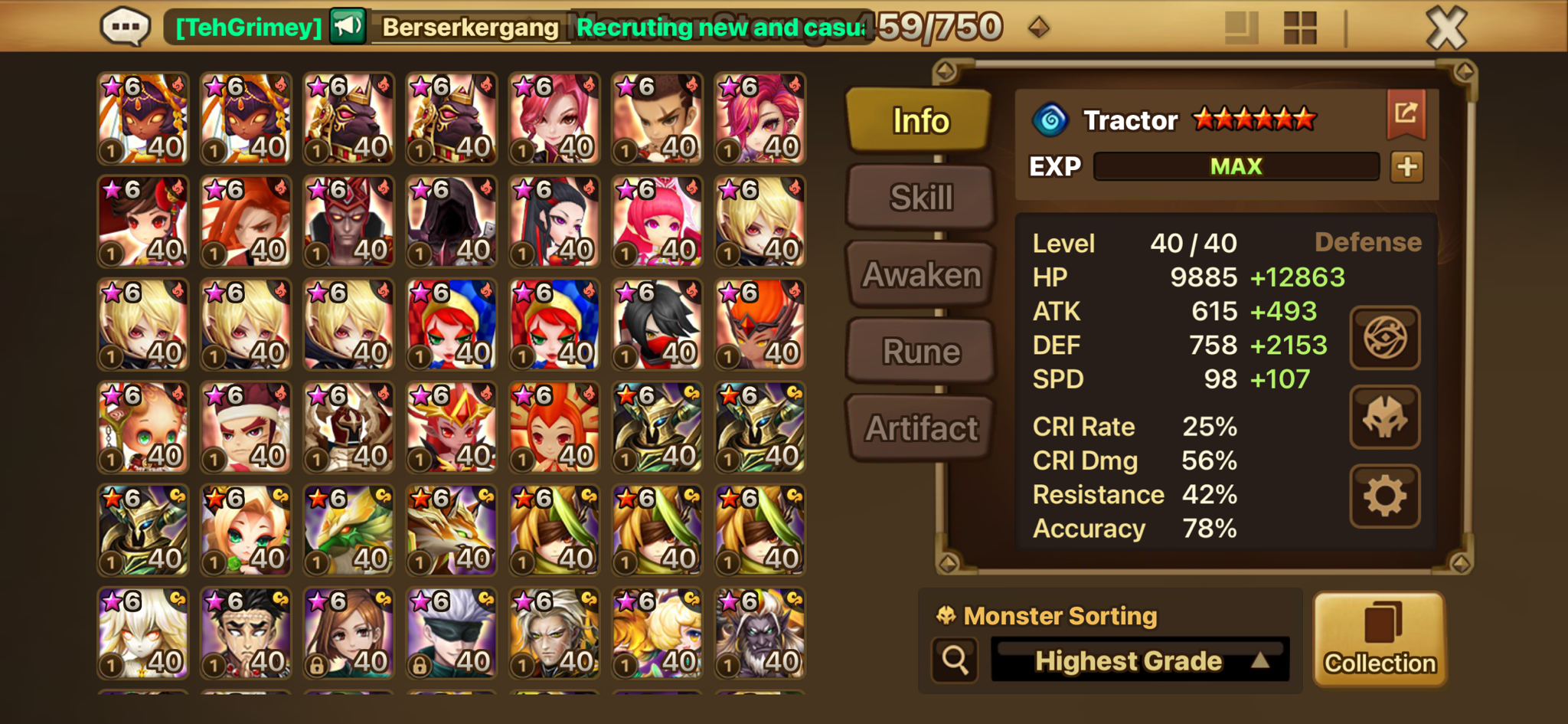Open the Skill tab

click(921, 198)
